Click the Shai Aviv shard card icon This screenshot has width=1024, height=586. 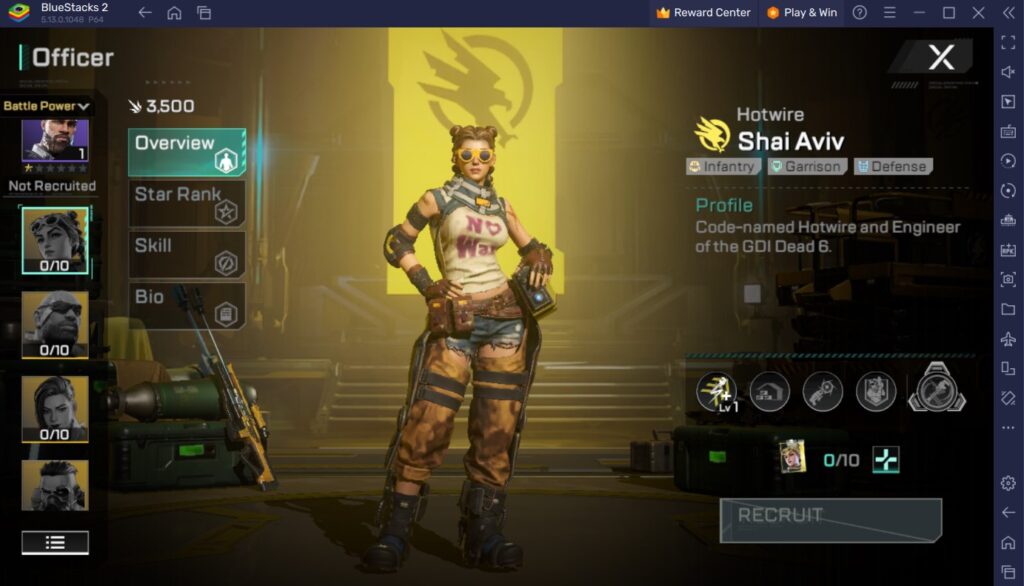(x=793, y=457)
